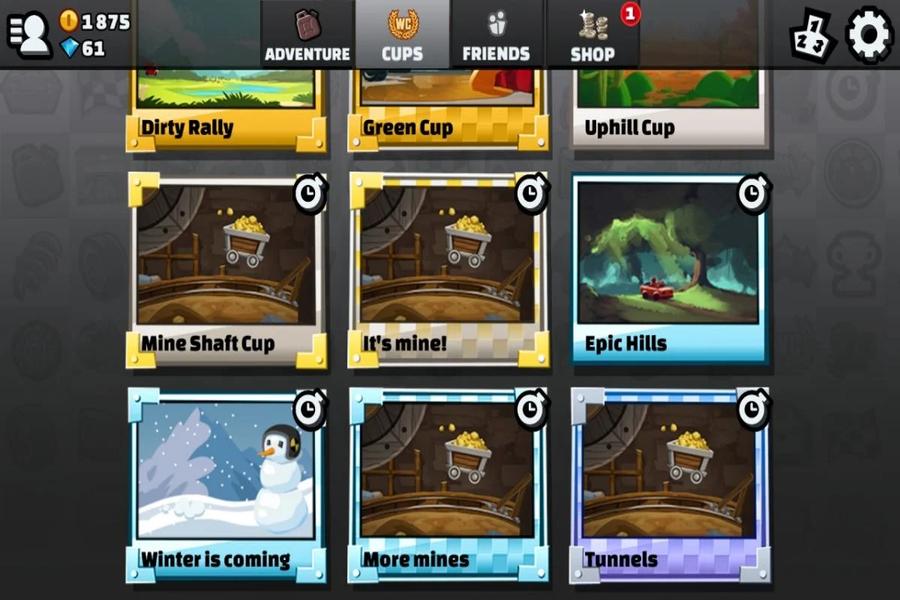Viewport: 900px width, 600px height.
Task: Open the settings gear icon
Action: pyautogui.click(x=869, y=35)
